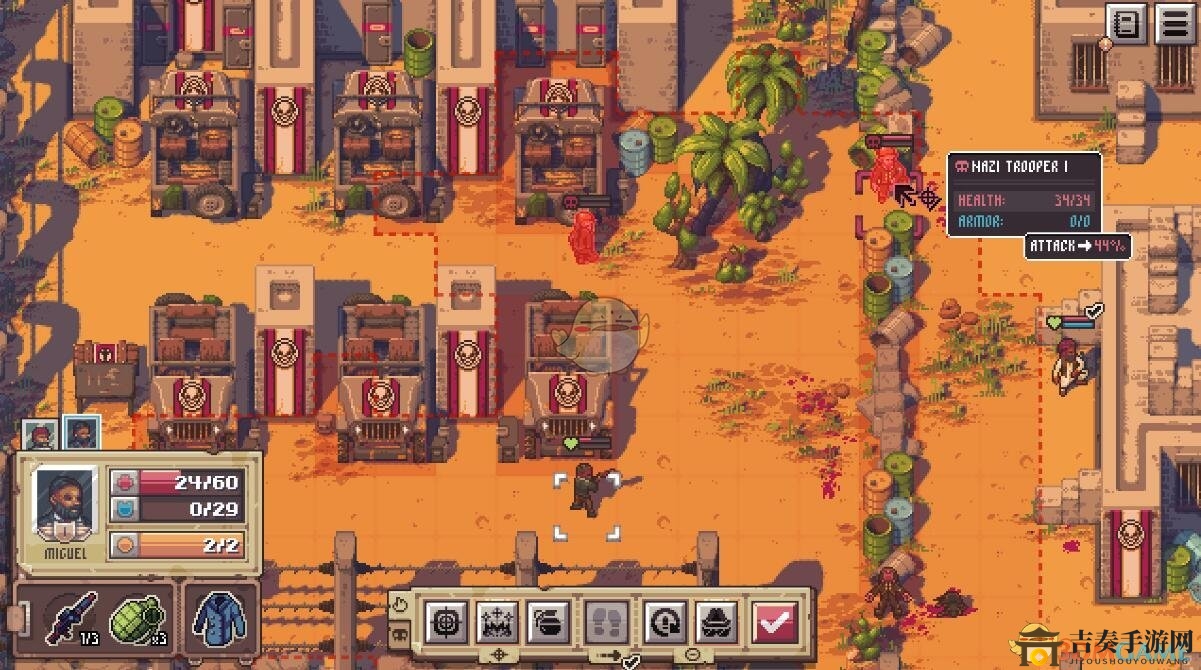
Task: Click Miguel's large character portrait
Action: (63, 502)
